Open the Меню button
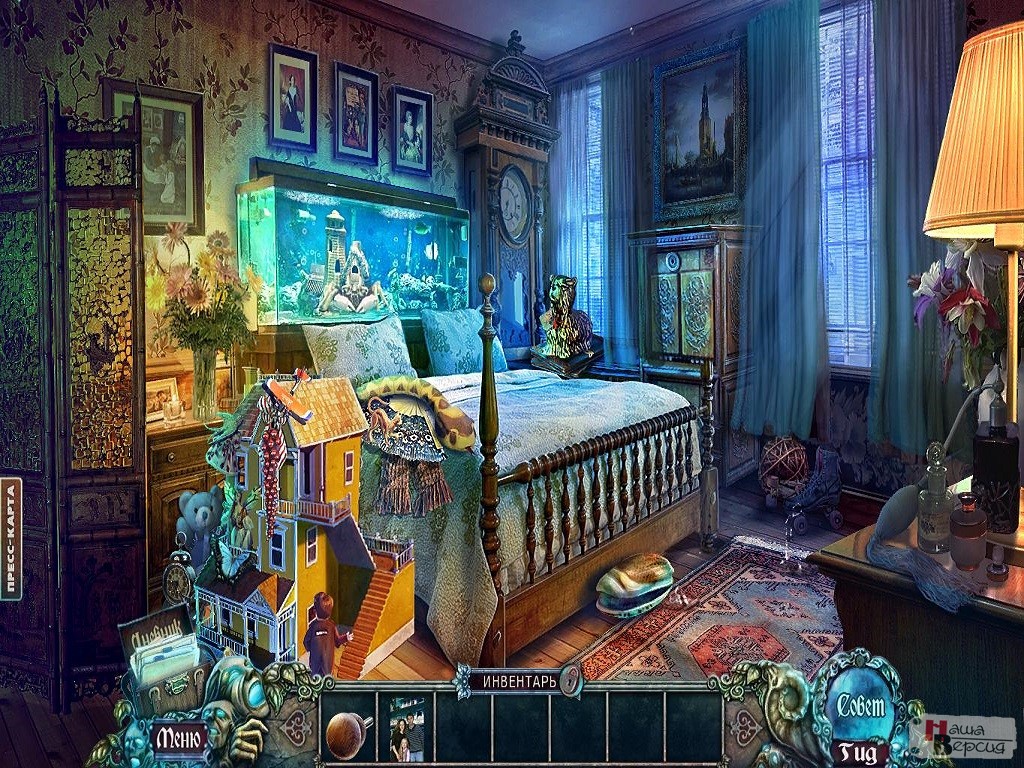Image resolution: width=1024 pixels, height=768 pixels. coord(179,739)
